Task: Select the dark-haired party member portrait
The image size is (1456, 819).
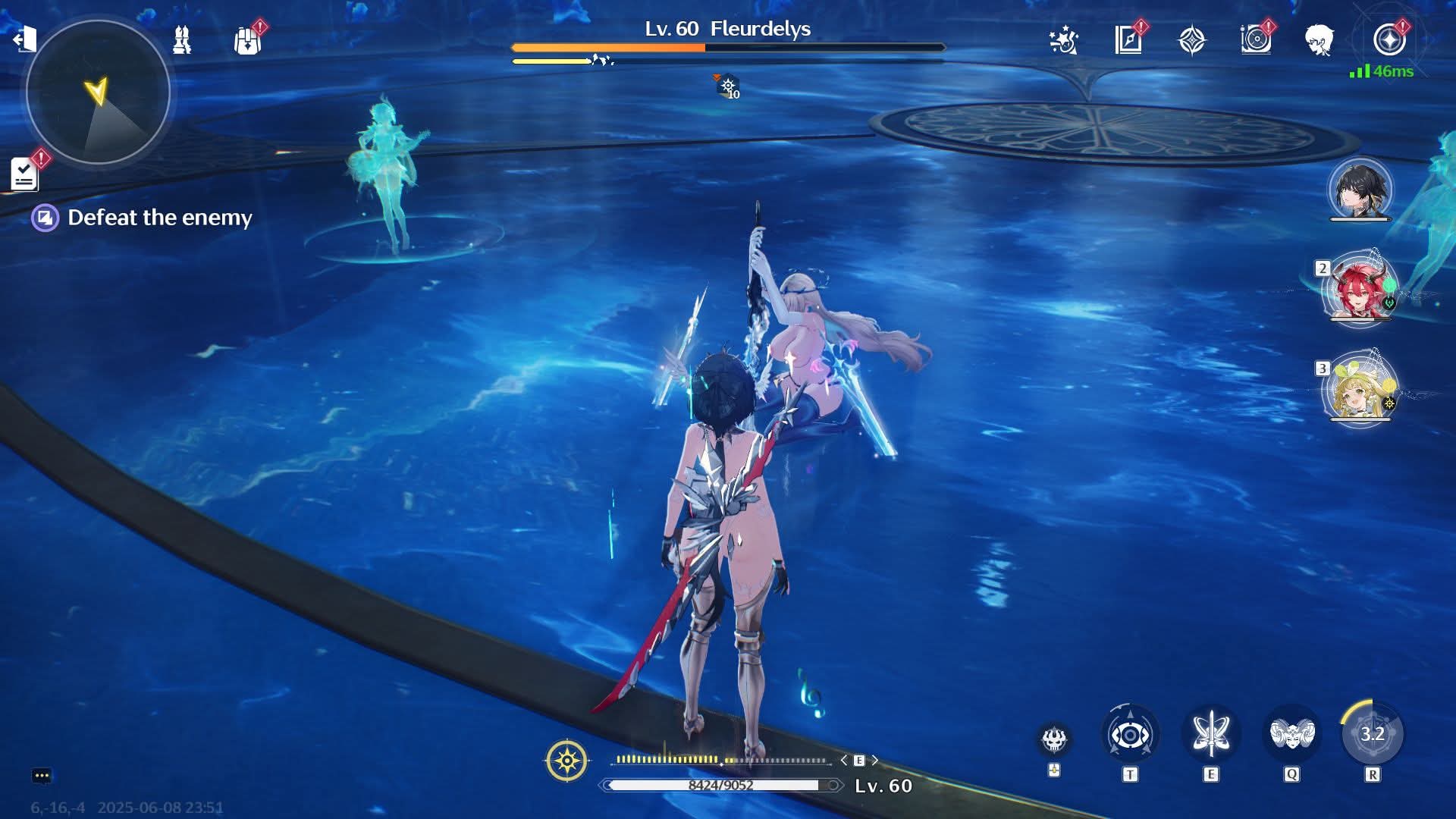Action: [x=1360, y=190]
